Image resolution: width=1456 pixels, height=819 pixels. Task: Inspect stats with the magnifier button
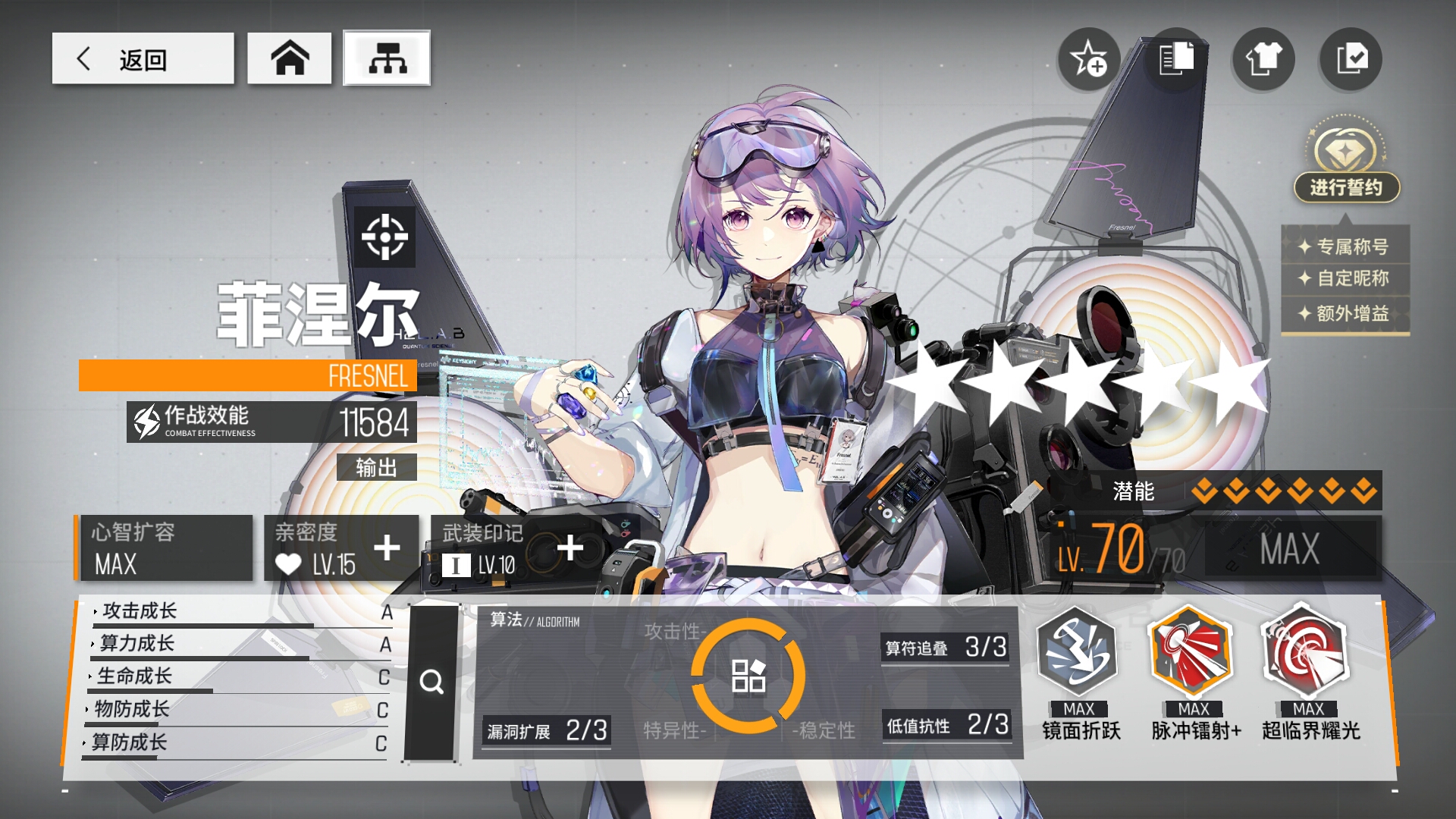432,682
